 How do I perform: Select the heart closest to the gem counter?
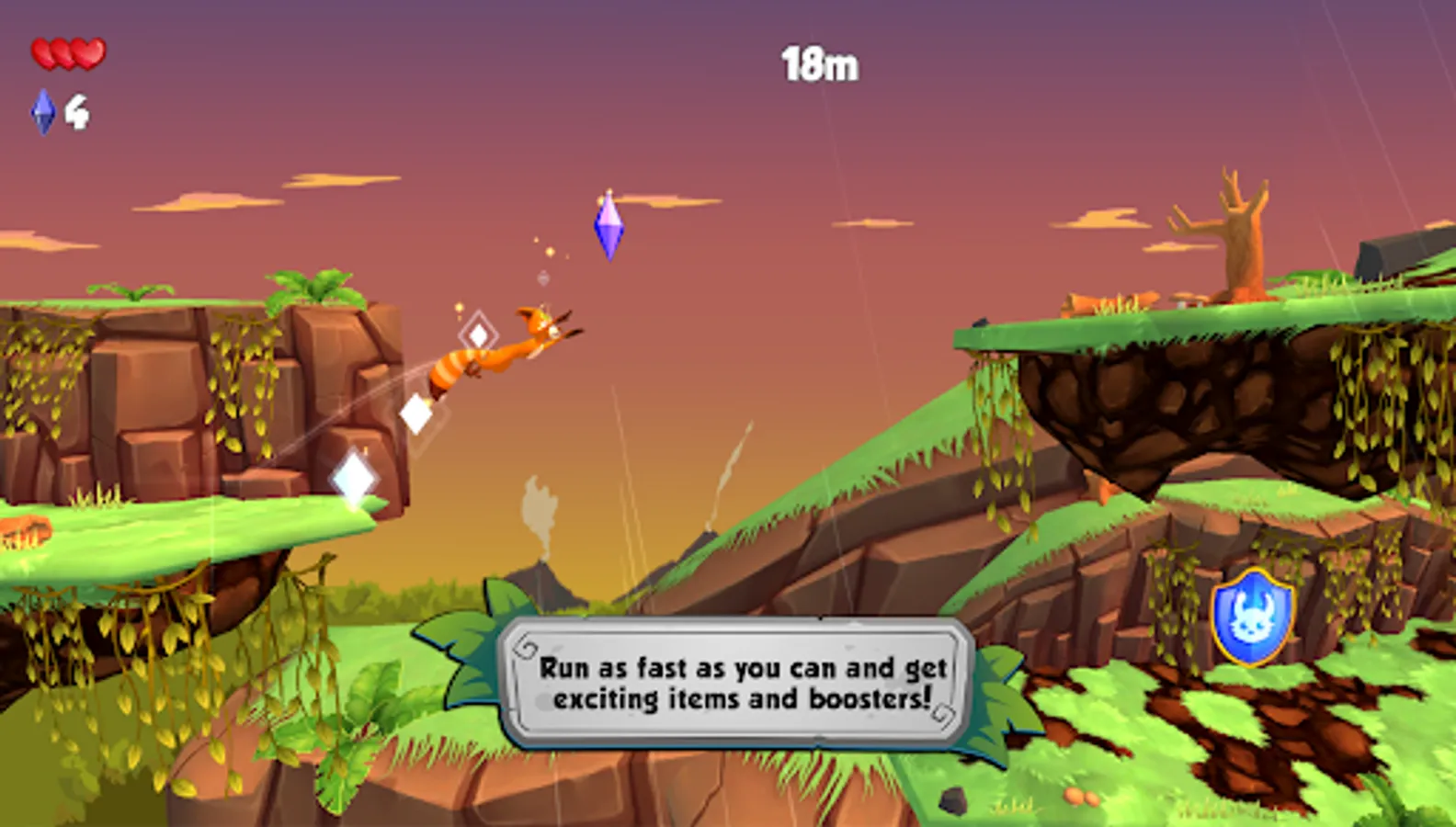pos(43,52)
